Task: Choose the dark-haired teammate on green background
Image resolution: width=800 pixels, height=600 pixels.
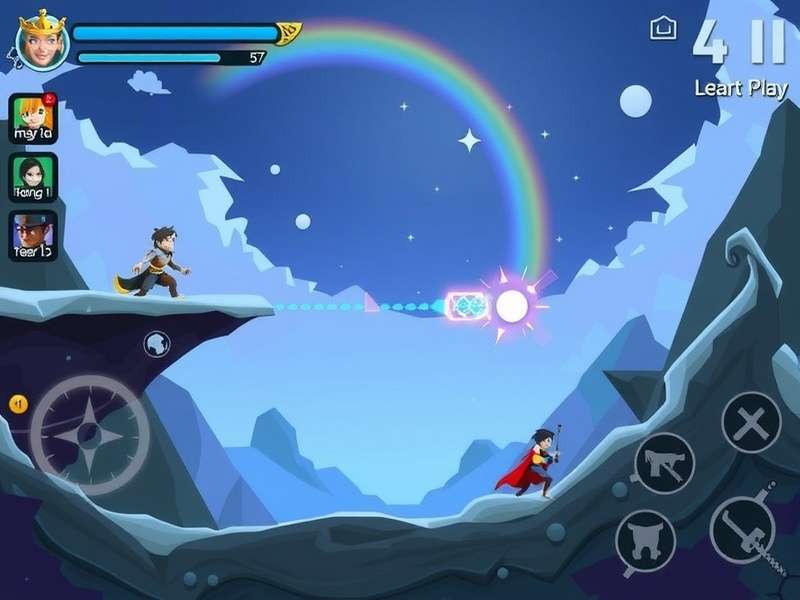Action: (x=33, y=177)
